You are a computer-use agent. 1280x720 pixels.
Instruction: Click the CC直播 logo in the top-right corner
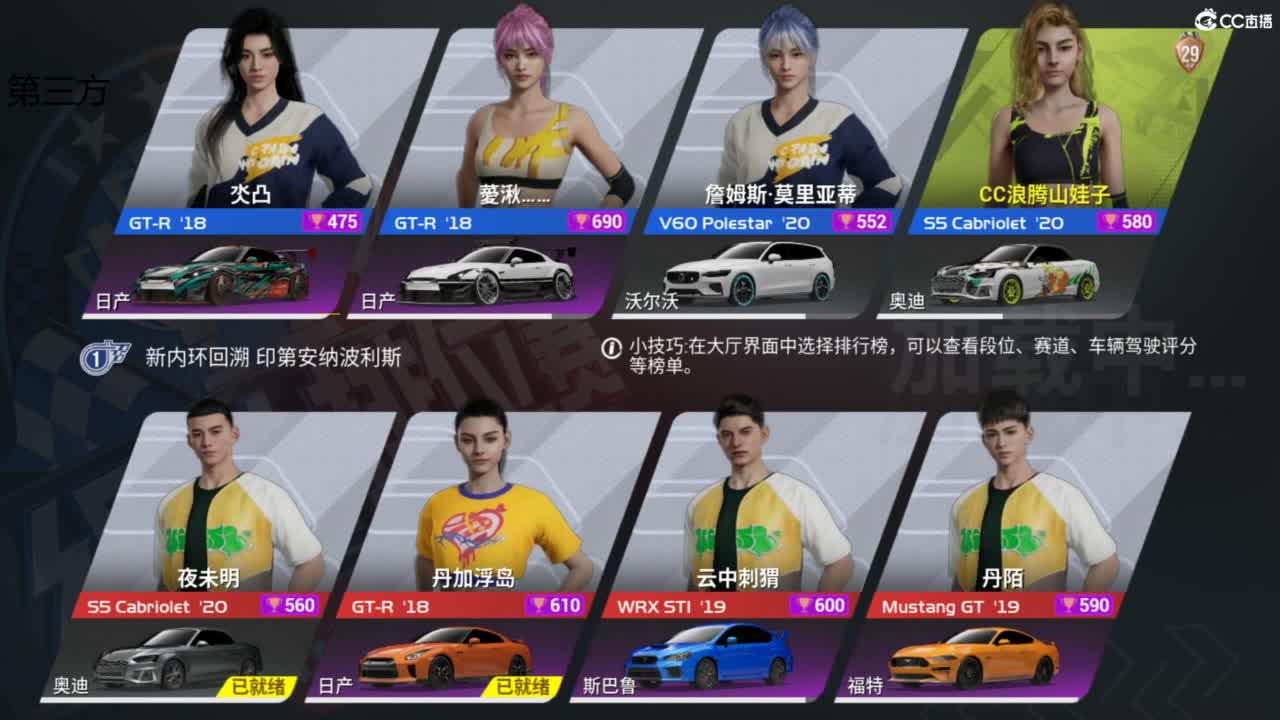1230,15
